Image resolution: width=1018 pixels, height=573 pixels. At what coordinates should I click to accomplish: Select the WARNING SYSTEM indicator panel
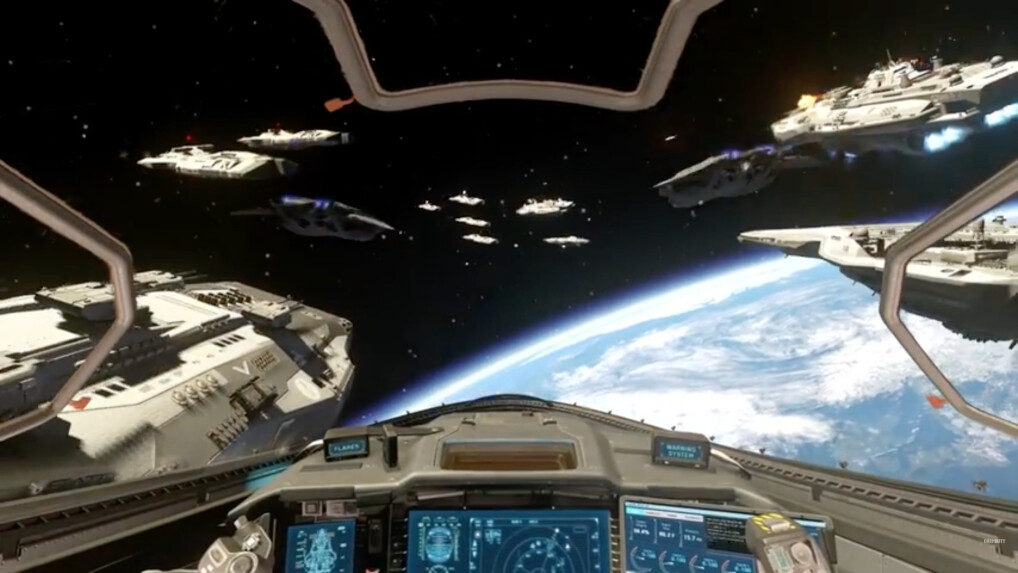click(681, 449)
